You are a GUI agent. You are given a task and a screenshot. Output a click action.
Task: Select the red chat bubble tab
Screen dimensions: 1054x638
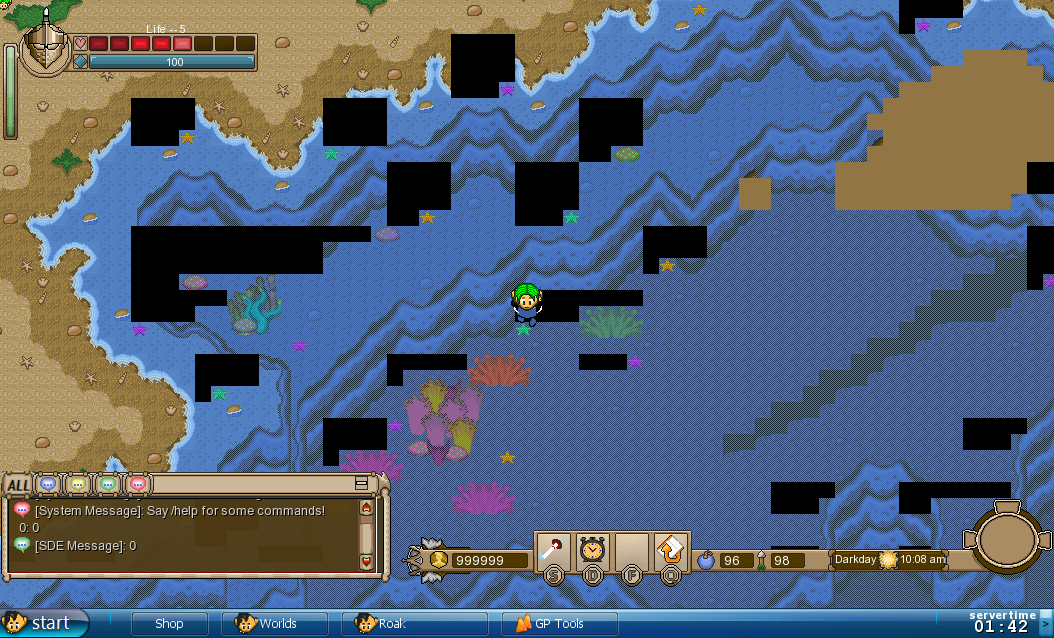point(138,485)
